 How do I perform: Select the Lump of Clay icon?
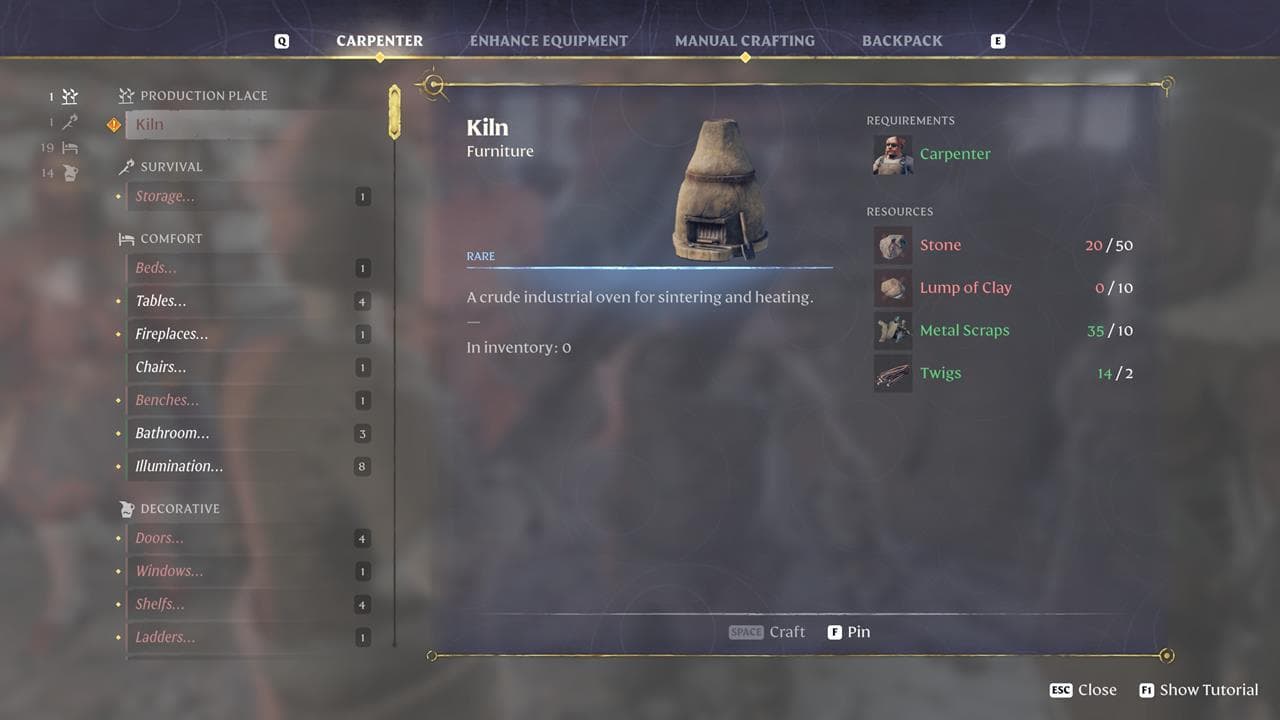892,287
